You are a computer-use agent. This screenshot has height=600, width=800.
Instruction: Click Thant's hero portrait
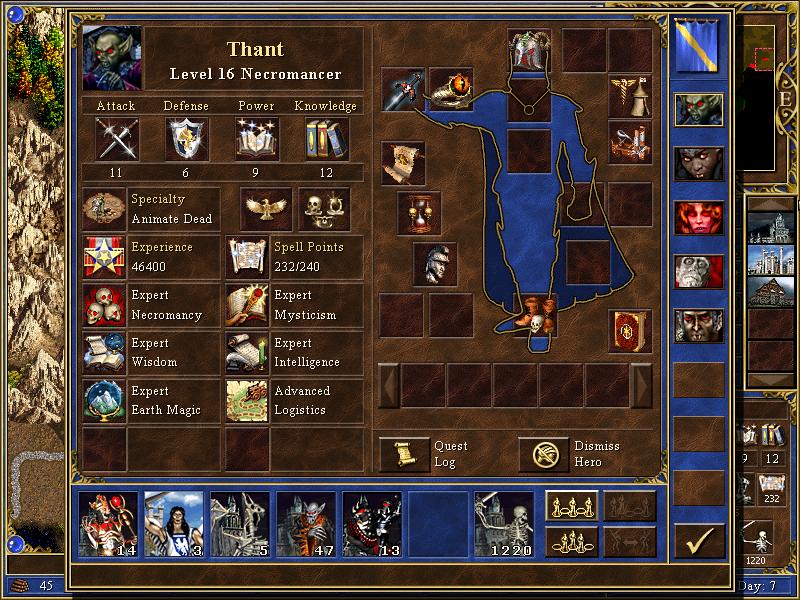[x=113, y=58]
